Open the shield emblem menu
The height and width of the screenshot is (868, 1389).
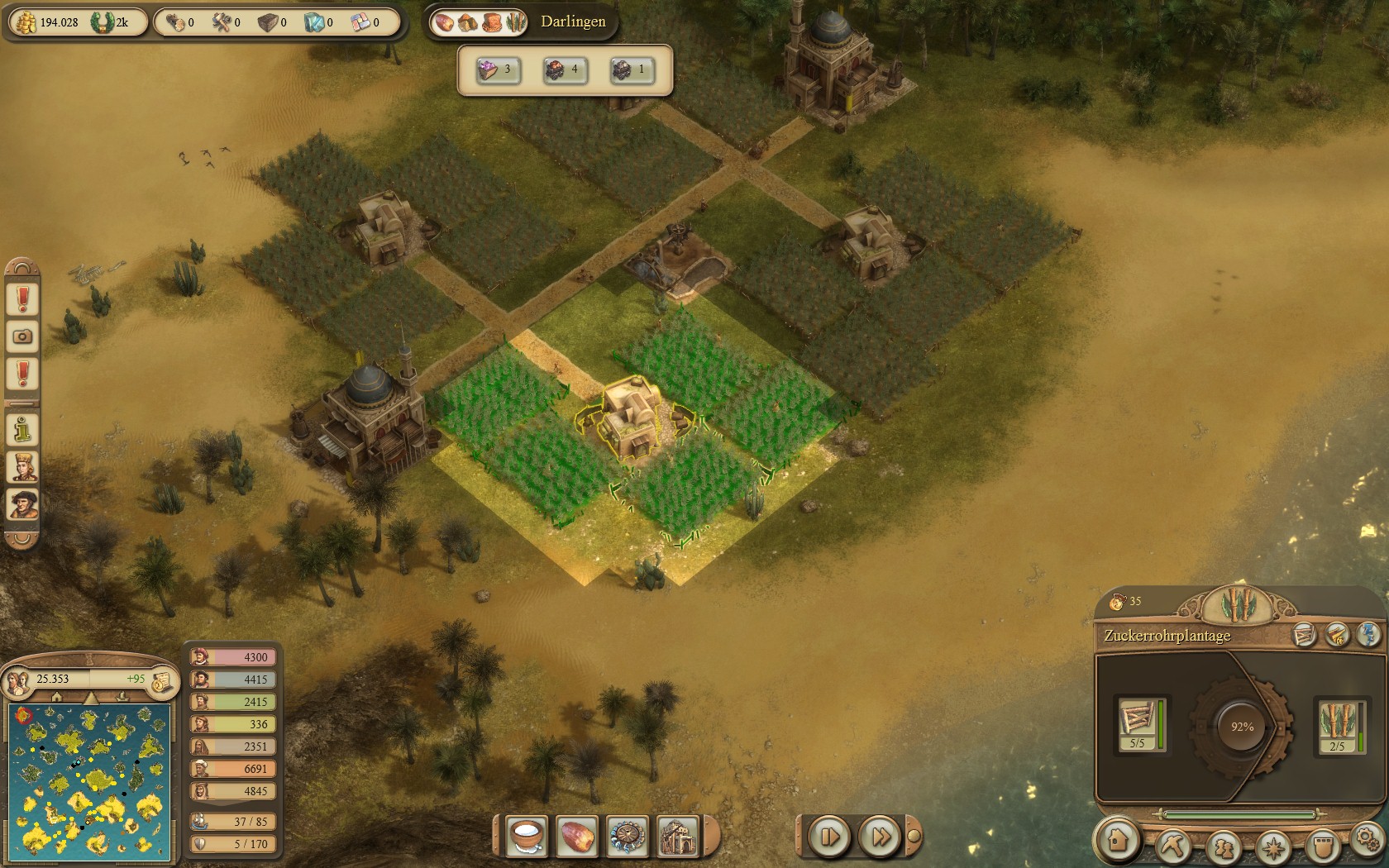tap(1323, 847)
